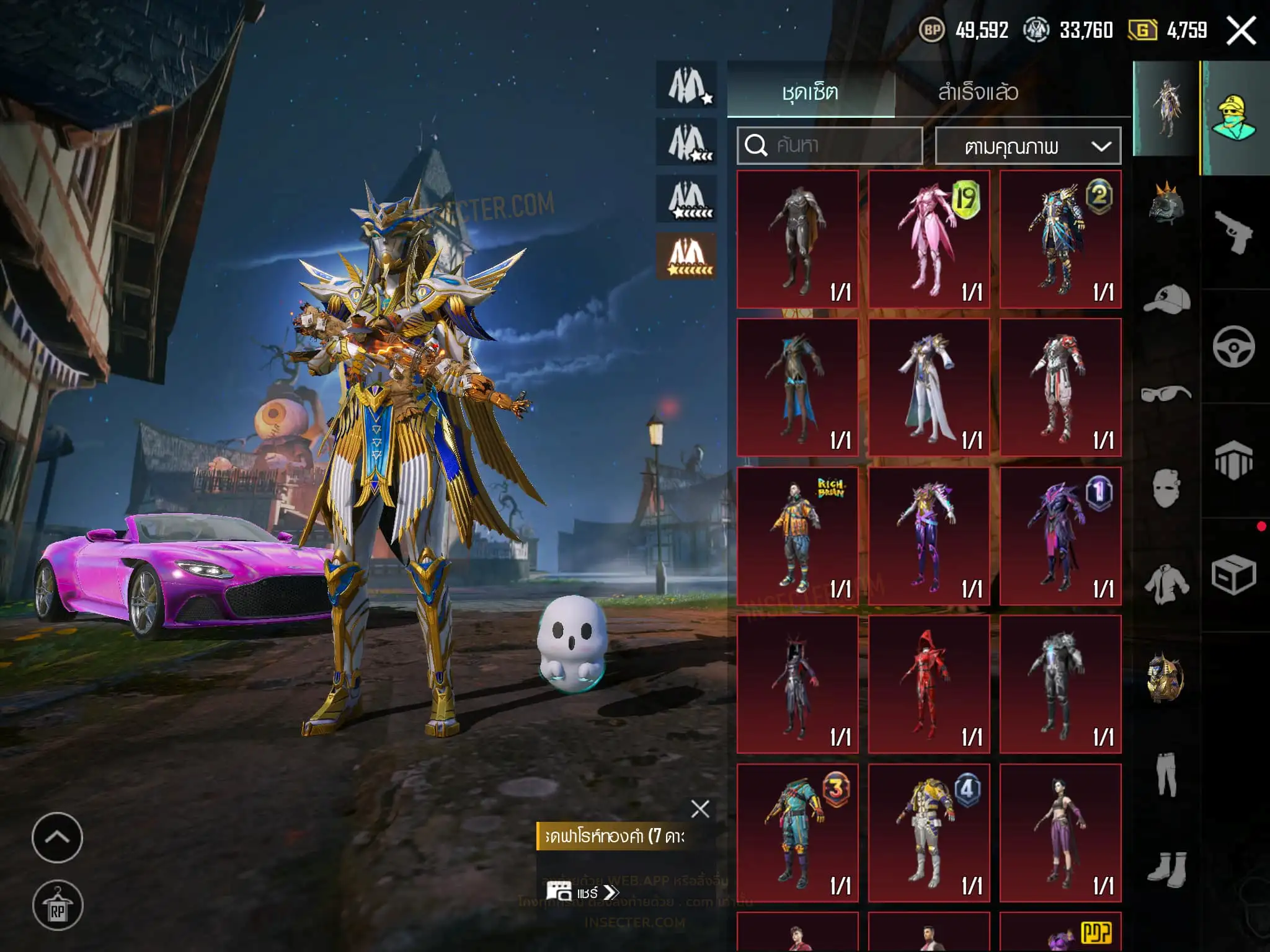
Task: Pick the red hooded outfit tile
Action: pos(928,684)
